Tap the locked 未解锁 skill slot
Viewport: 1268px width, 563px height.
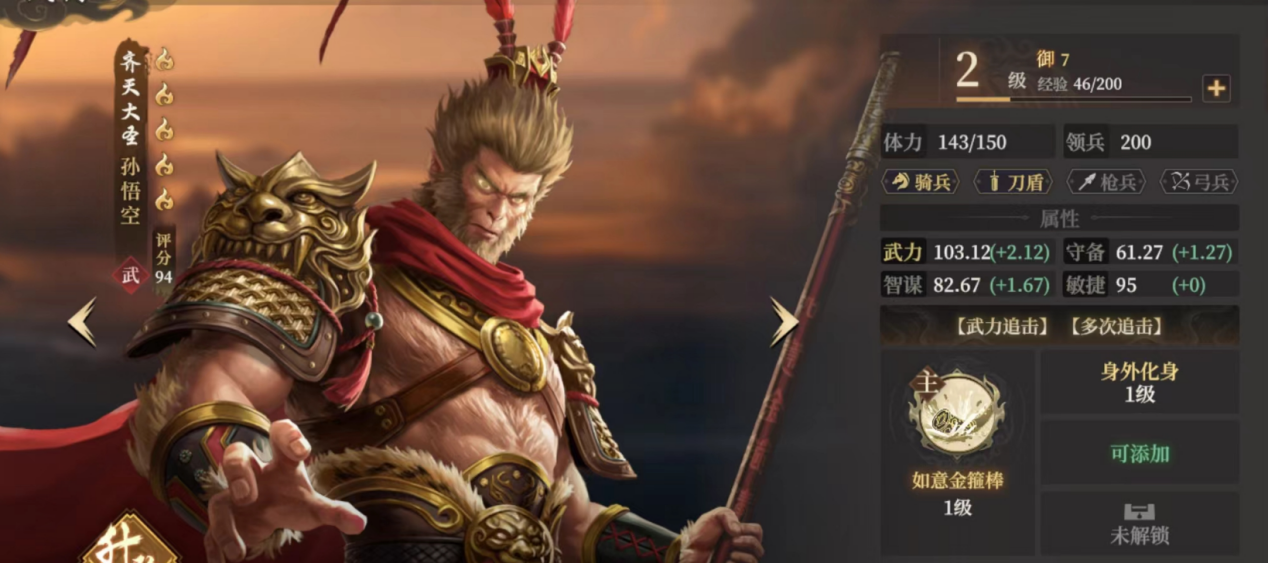pyautogui.click(x=1139, y=524)
